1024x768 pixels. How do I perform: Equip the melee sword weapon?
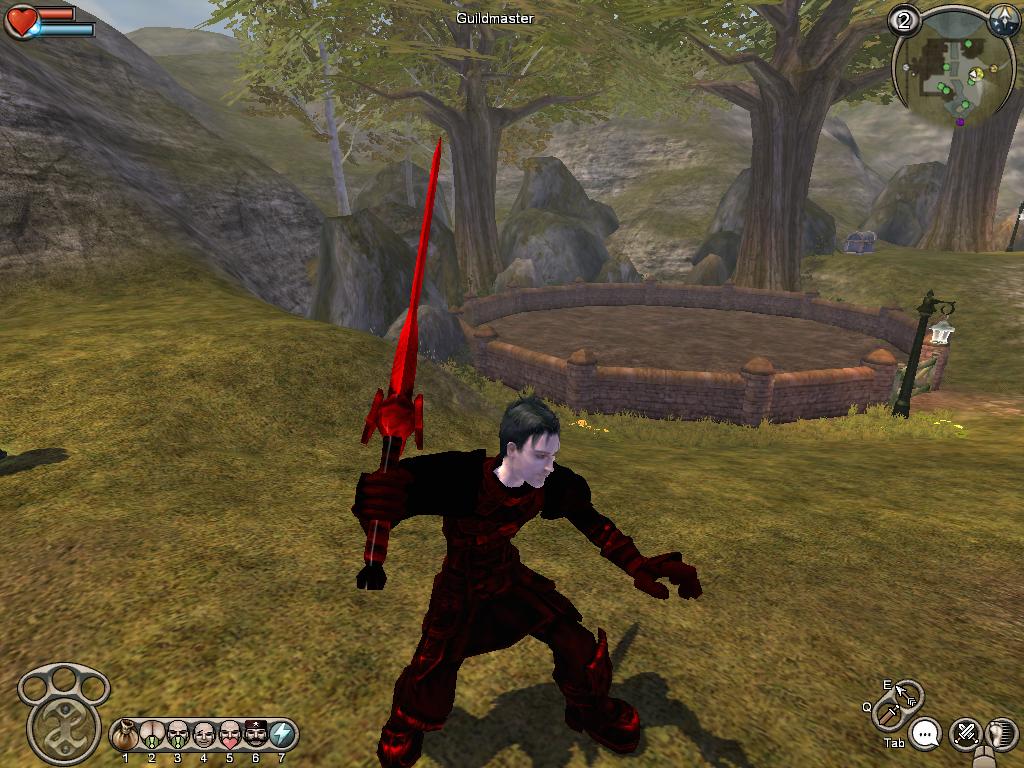click(x=889, y=714)
